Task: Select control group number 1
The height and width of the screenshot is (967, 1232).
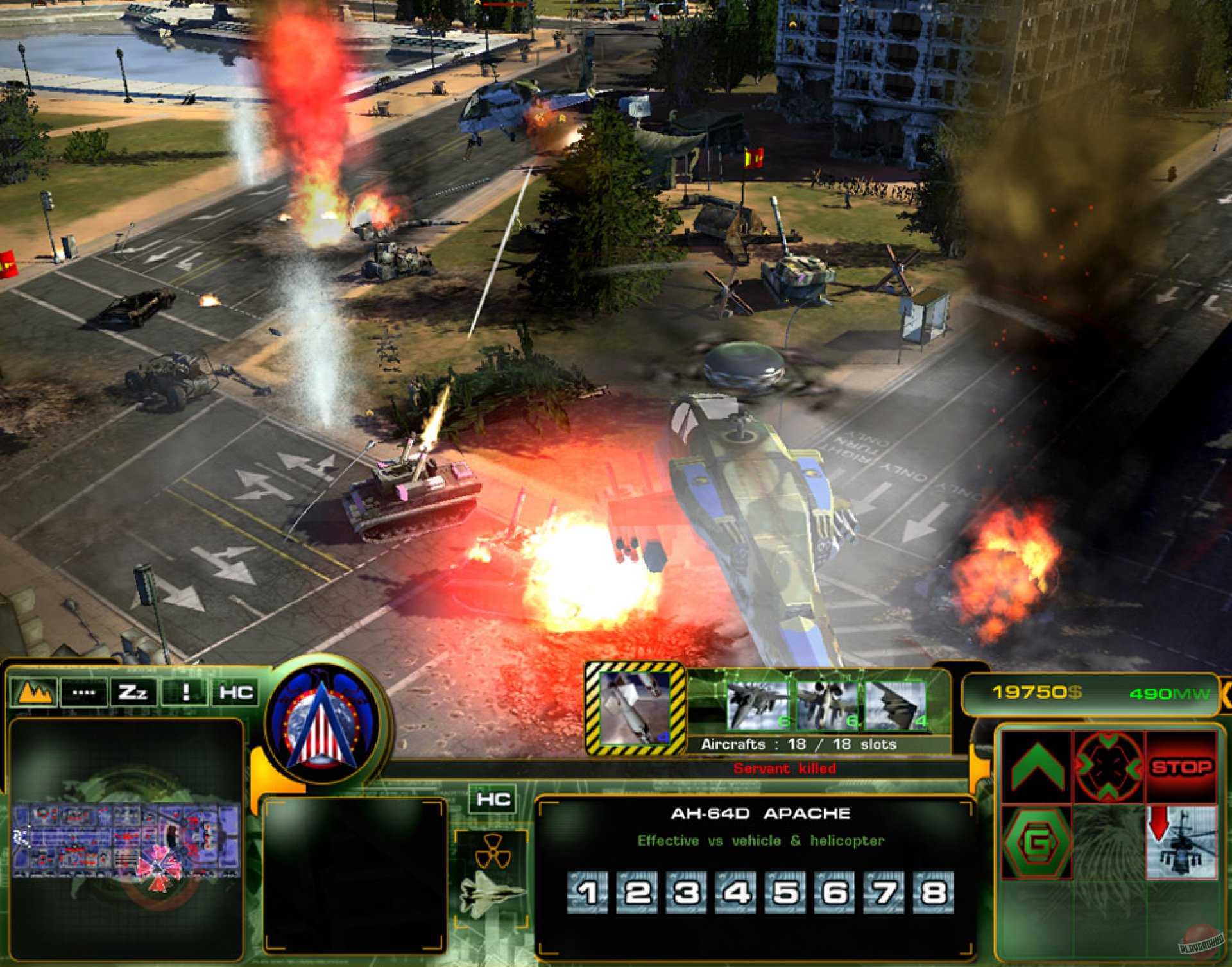Action: pos(588,893)
